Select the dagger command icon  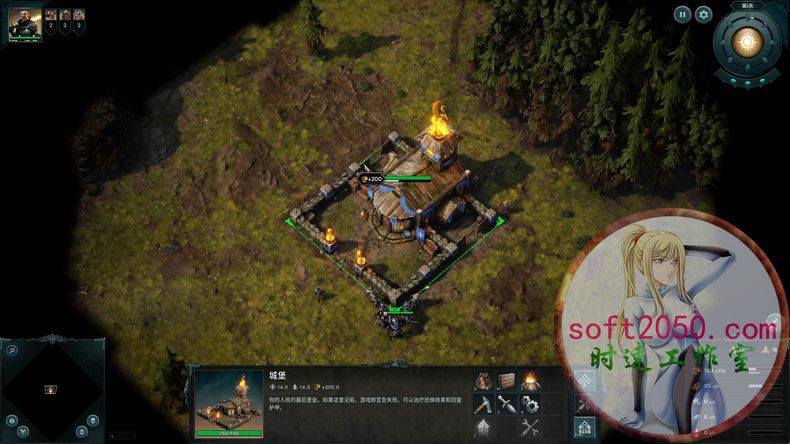click(x=505, y=404)
